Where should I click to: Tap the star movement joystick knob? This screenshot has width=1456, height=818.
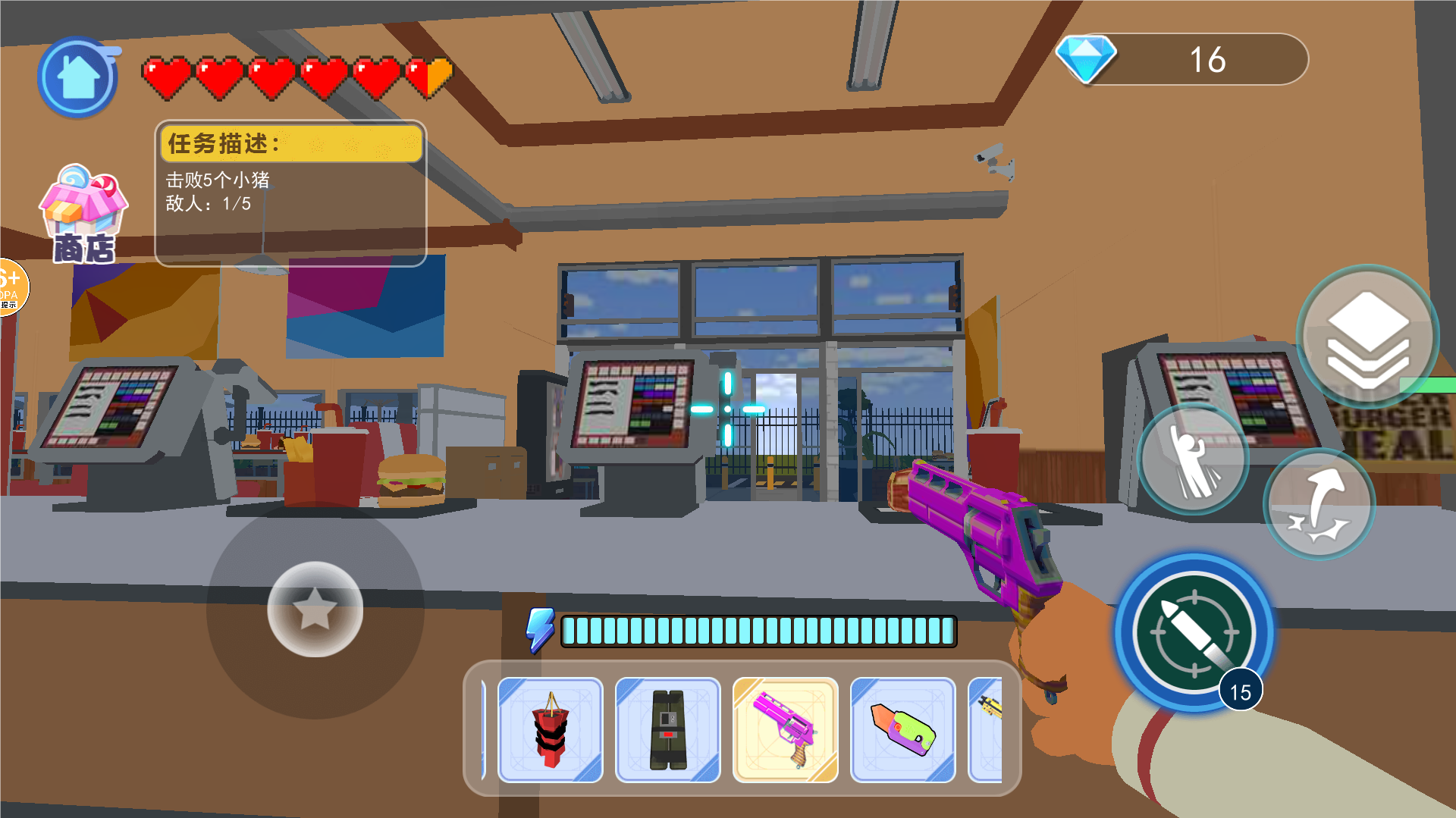point(315,609)
